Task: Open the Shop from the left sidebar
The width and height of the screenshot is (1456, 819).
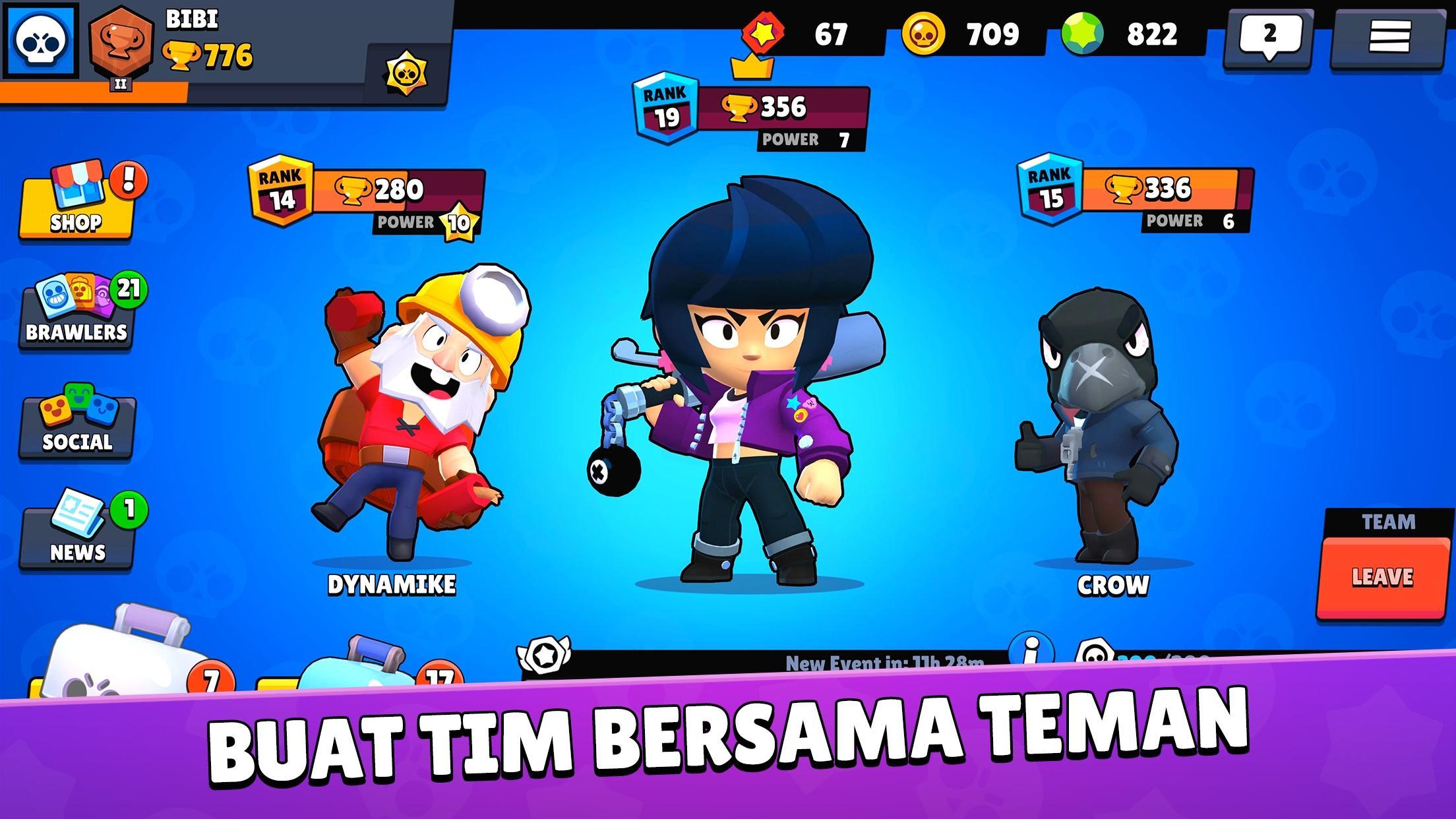Action: 76,198
